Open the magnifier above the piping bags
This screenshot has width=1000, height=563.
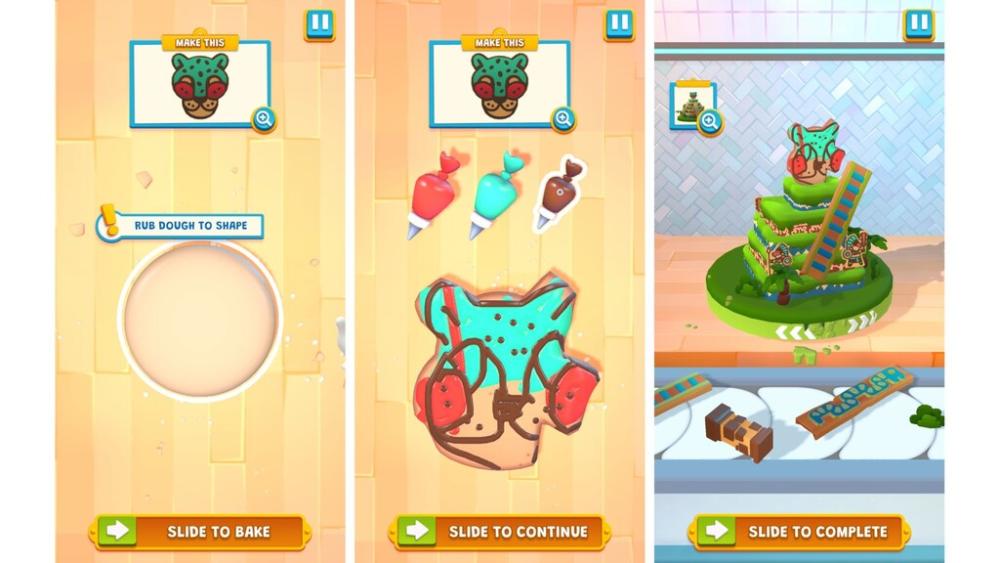pyautogui.click(x=564, y=119)
